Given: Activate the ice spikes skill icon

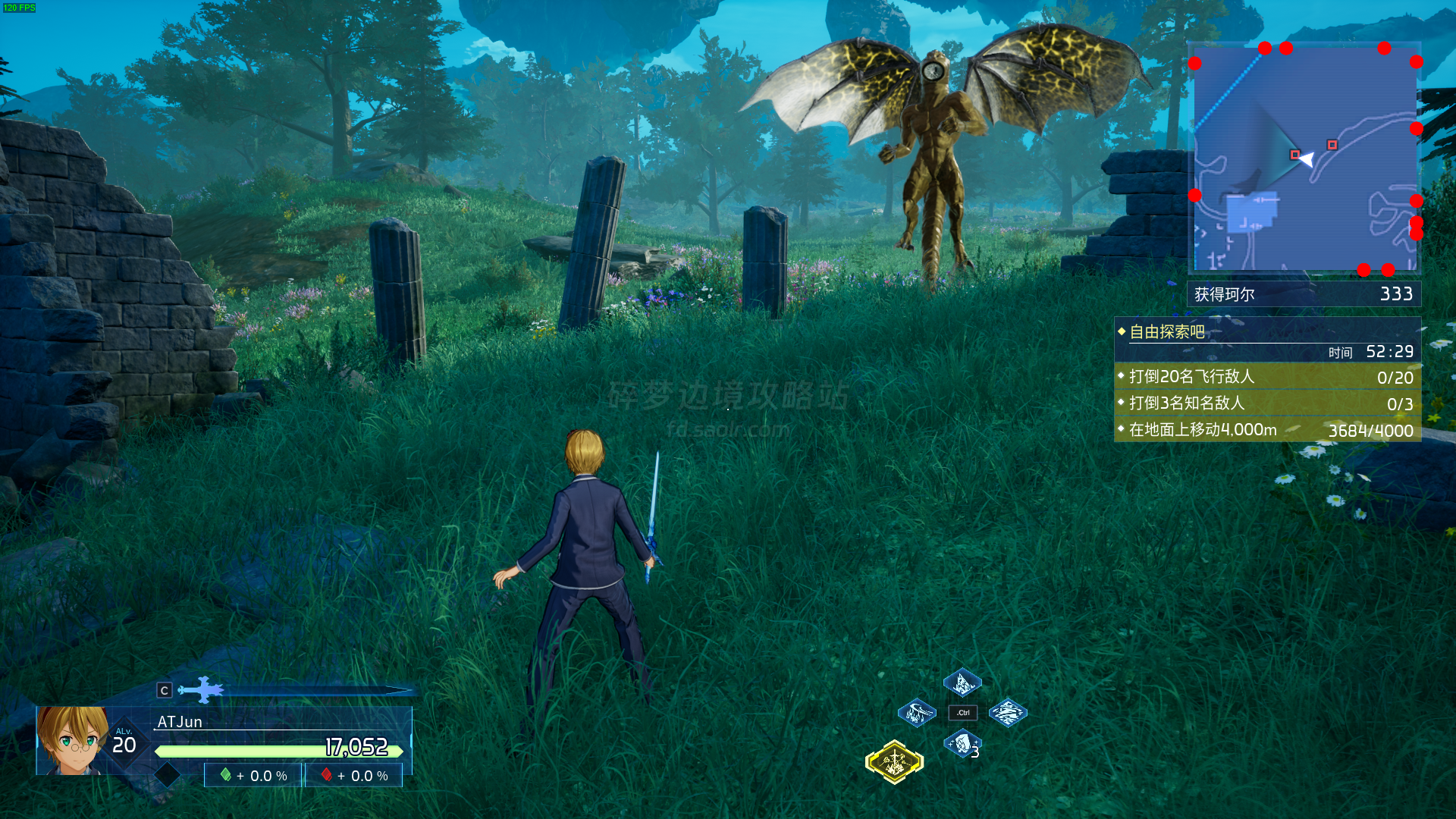Looking at the screenshot, I should (962, 683).
